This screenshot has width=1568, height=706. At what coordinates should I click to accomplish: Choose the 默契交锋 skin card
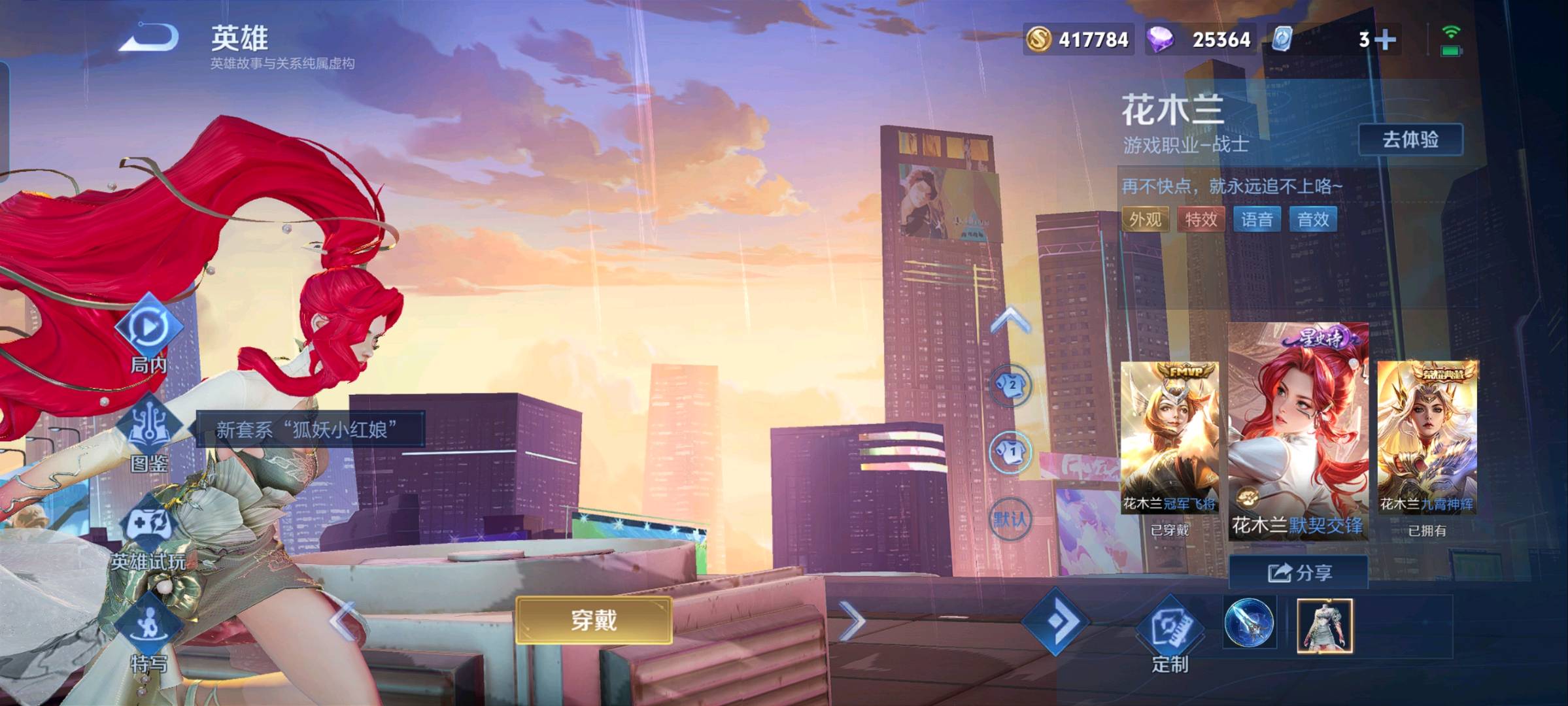[1298, 431]
